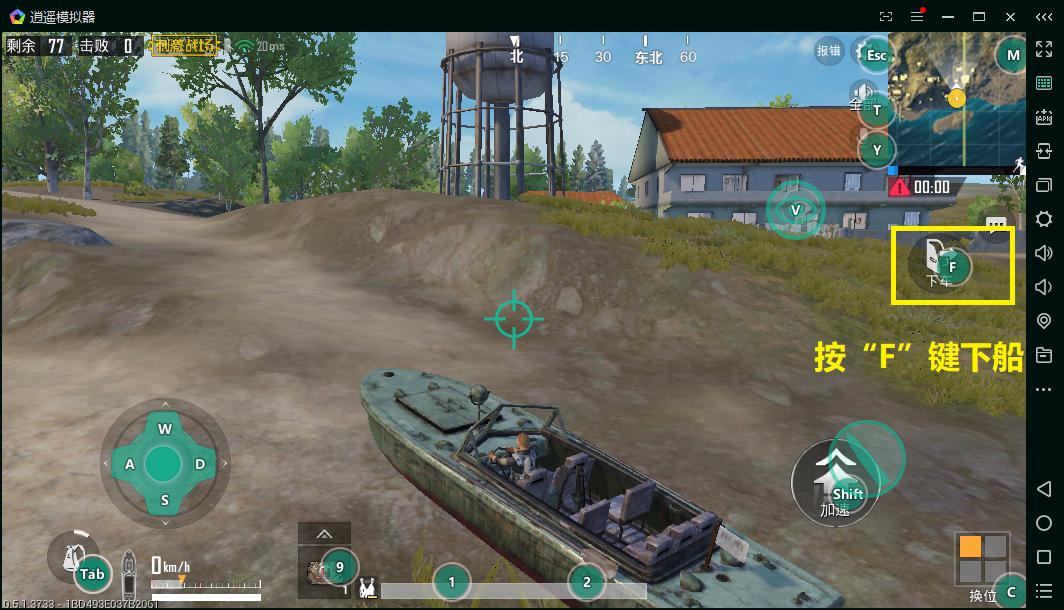Open the quick chat bubble icon
The height and width of the screenshot is (610, 1064).
coord(996,224)
